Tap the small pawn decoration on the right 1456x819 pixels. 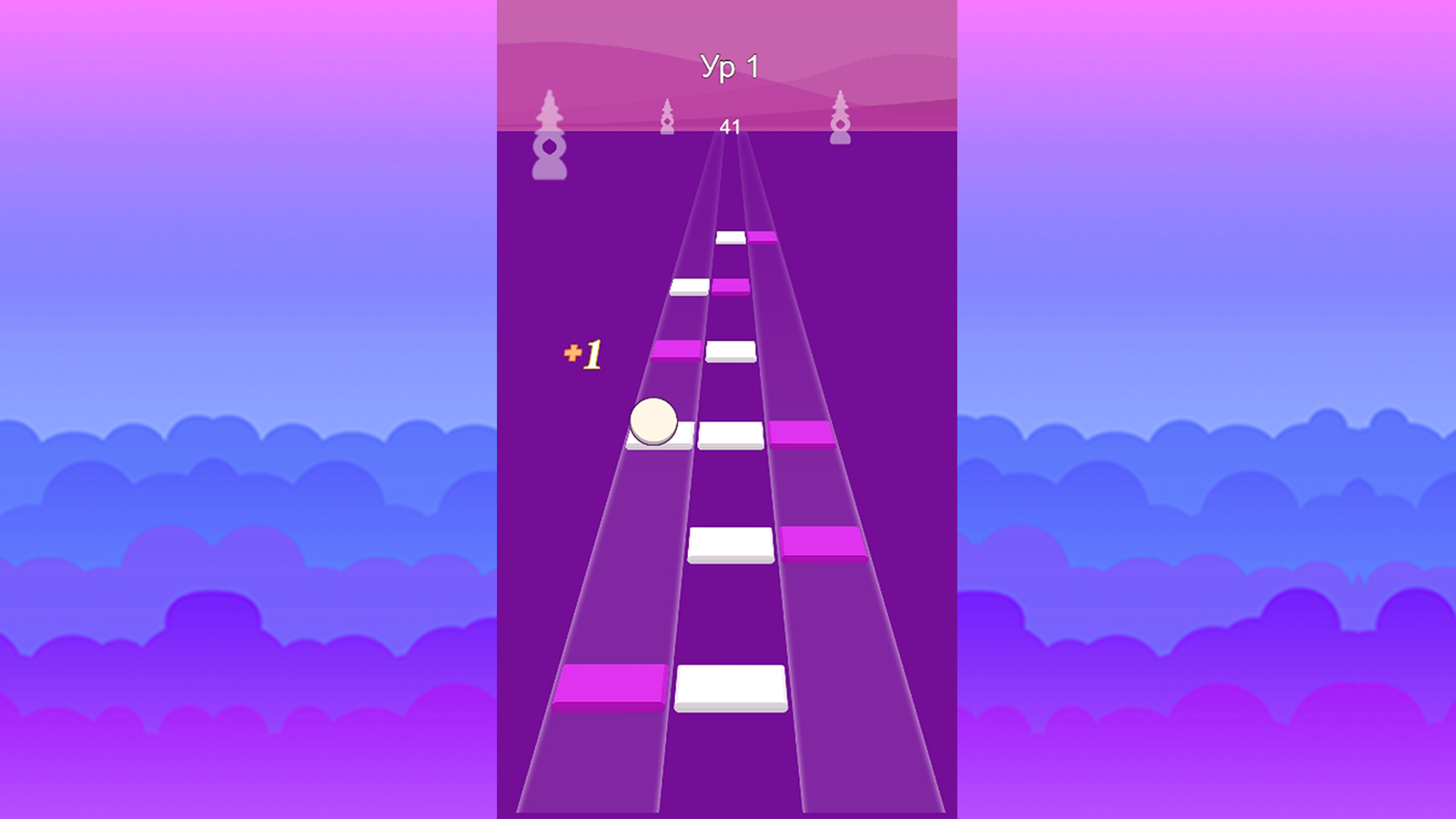click(x=840, y=123)
